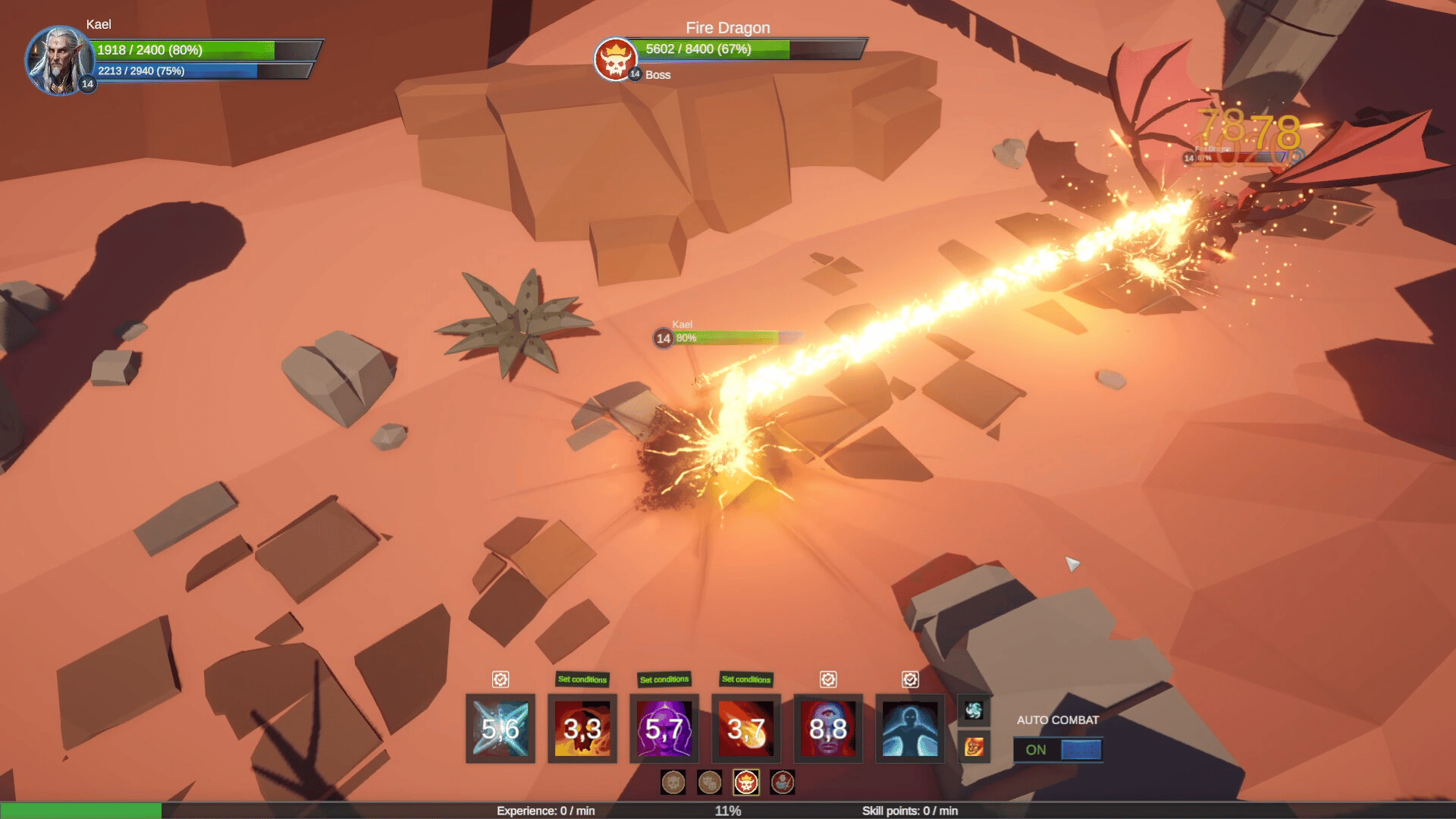Screen dimensions: 1456x819
Task: Trigger the three-eyed face ability
Action: pos(828,729)
